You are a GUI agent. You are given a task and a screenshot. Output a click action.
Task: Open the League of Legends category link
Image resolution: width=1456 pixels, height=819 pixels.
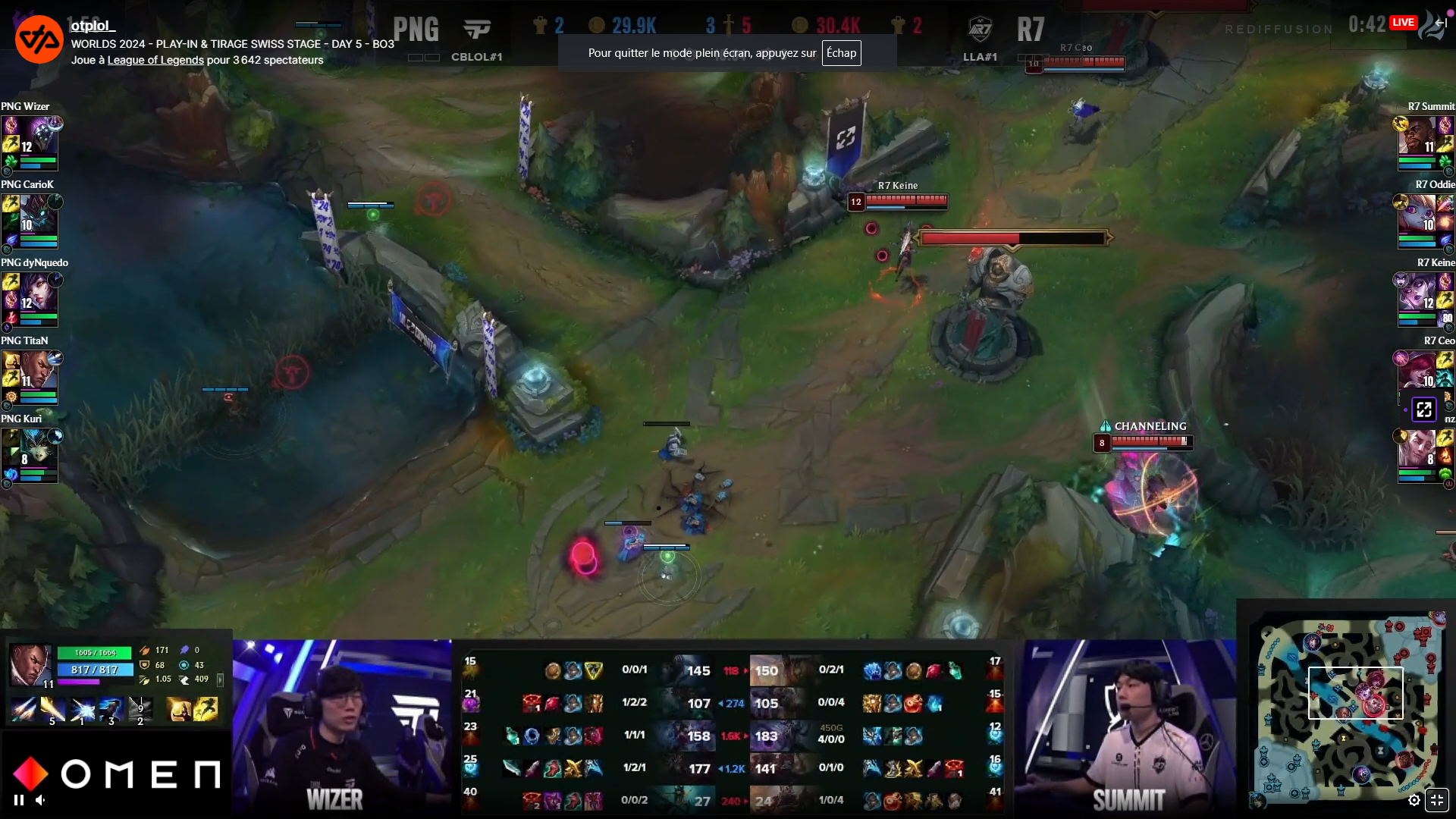(x=155, y=60)
